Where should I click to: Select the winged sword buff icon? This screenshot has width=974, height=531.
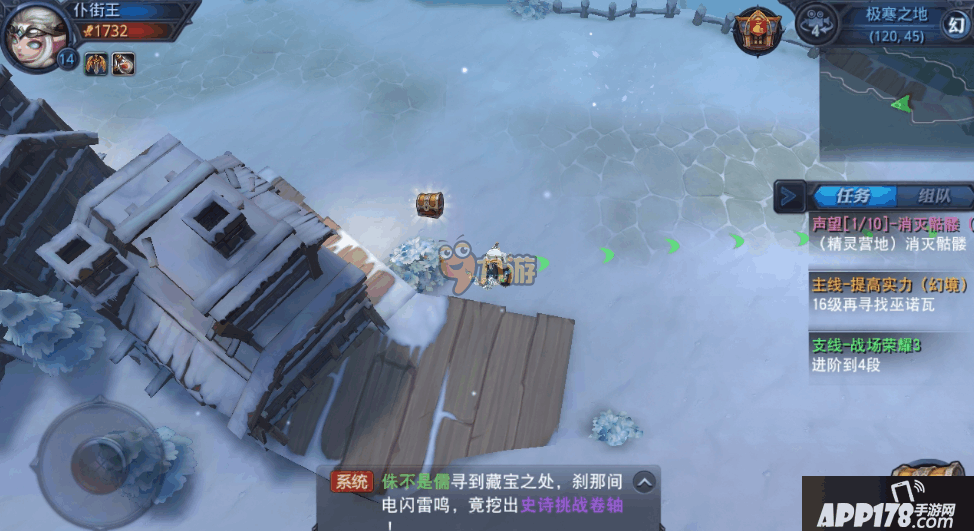[97, 65]
